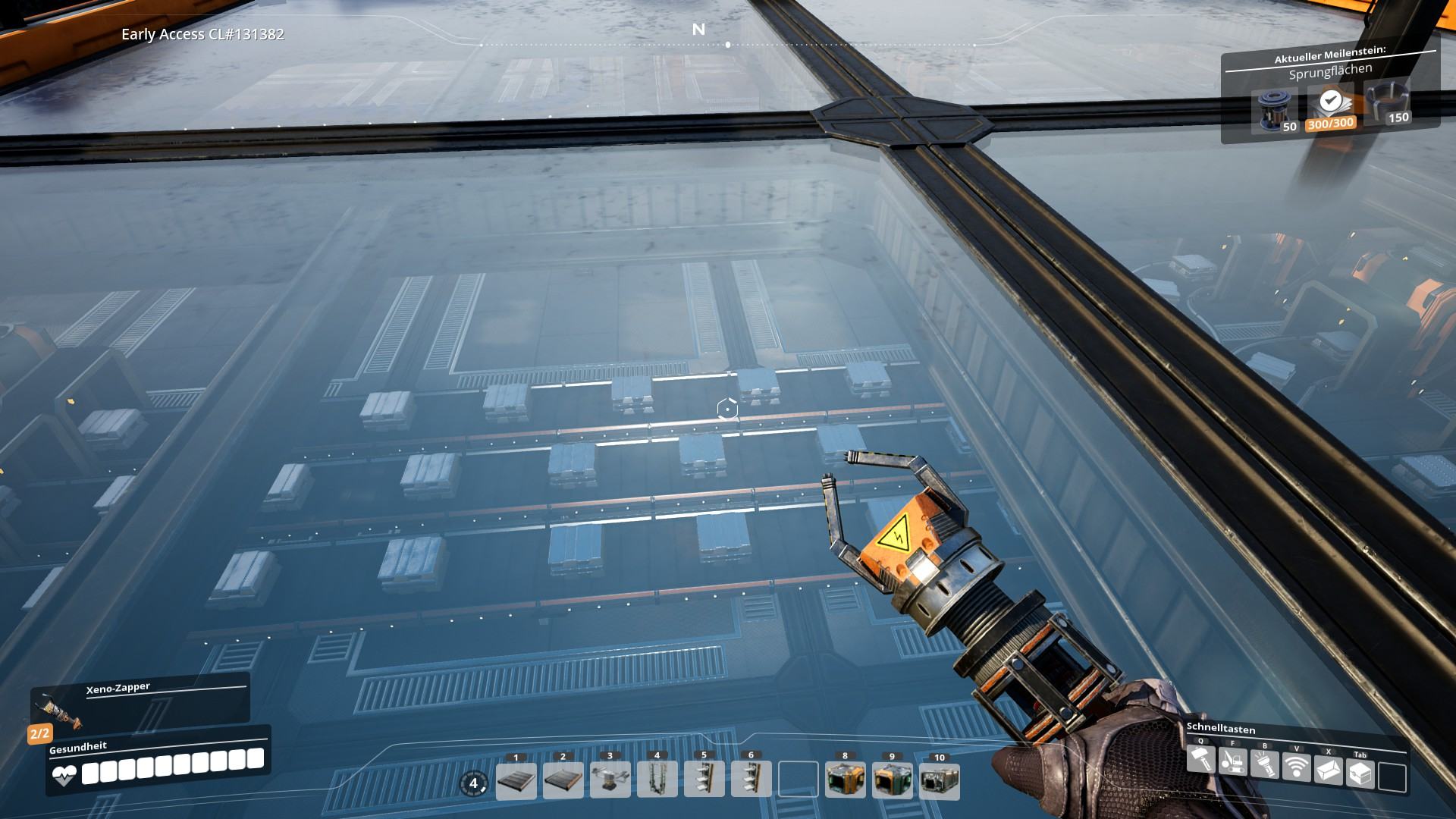Select the foundation in hotbar slot 1
This screenshot has width=1456, height=819.
(x=516, y=781)
